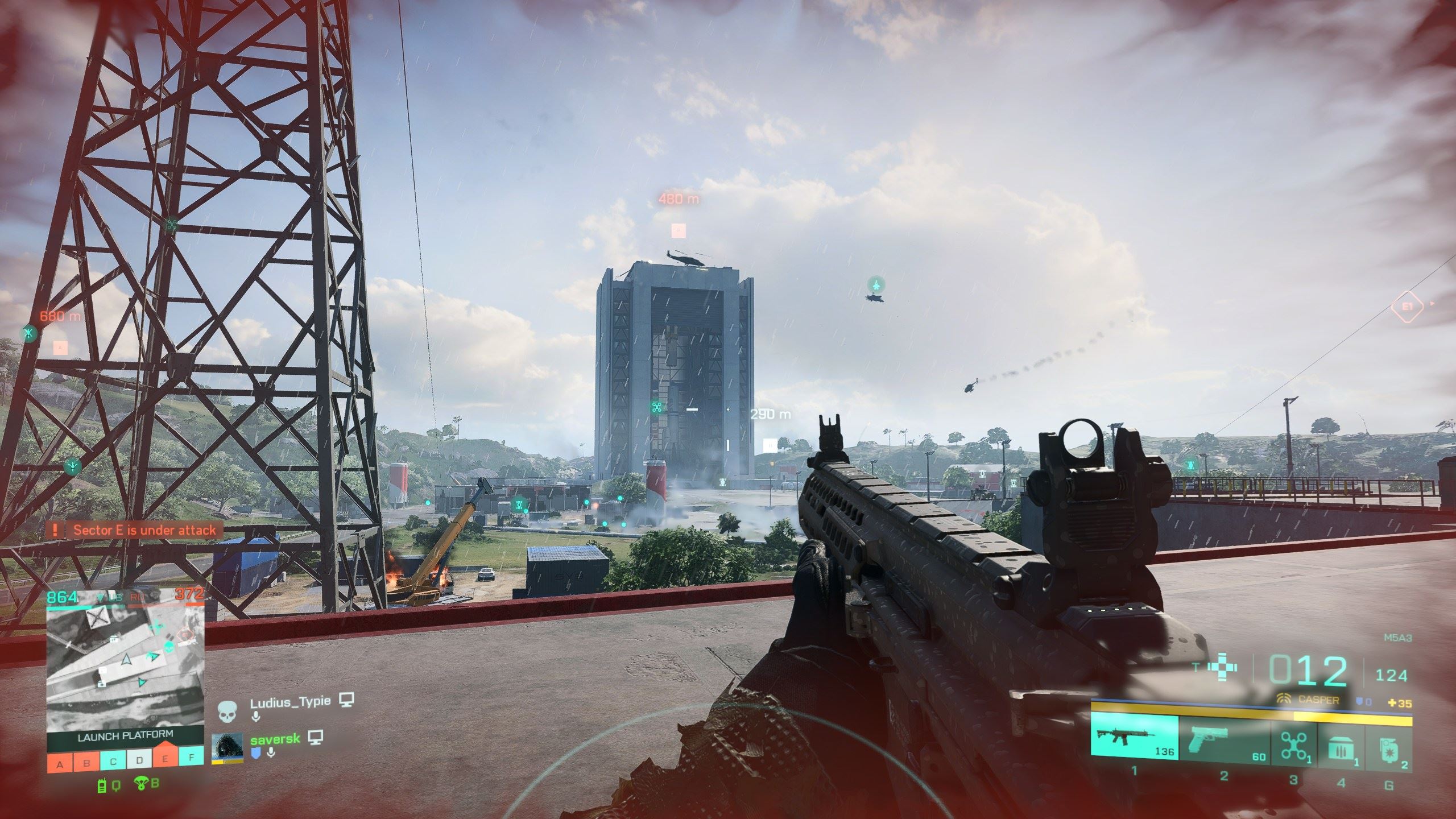Viewport: 1456px width, 819px height.
Task: Click the saversk squad member entry
Action: point(274,741)
